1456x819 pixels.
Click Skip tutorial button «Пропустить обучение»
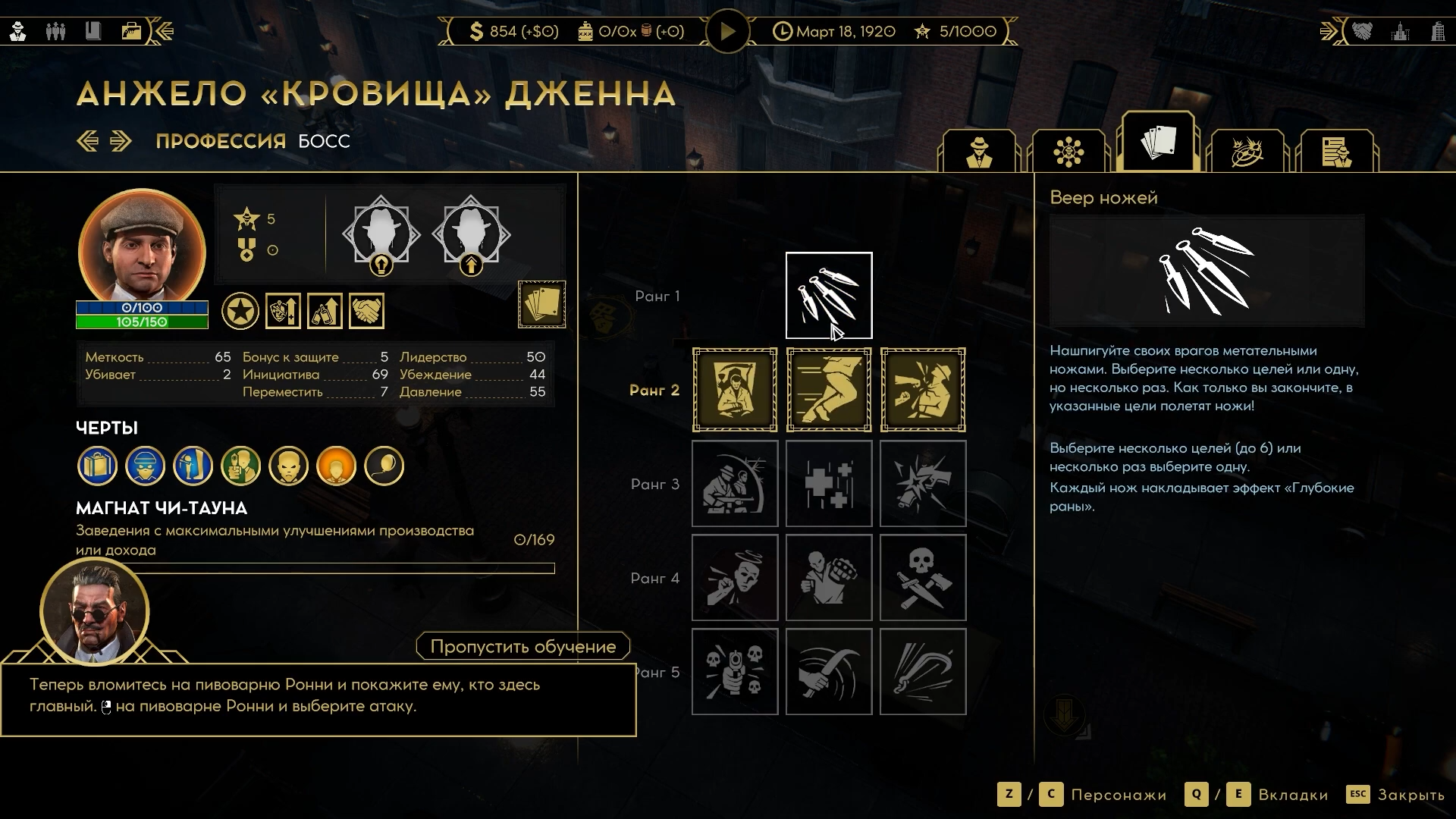coord(522,646)
